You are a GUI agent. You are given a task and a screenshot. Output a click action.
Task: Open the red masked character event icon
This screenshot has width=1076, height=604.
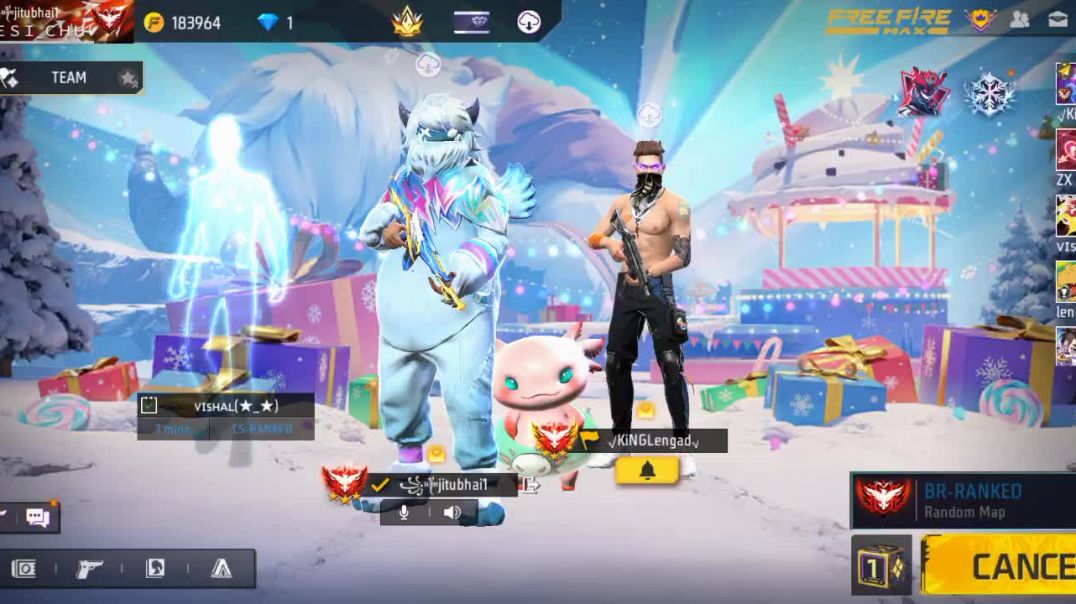(924, 93)
